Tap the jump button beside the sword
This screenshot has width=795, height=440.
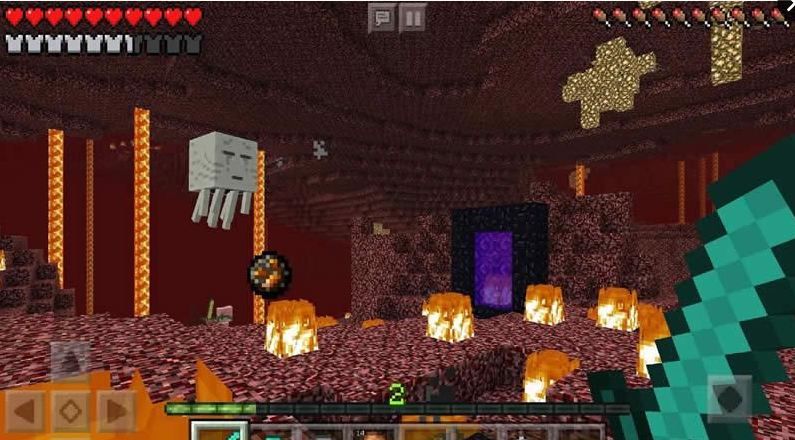(x=729, y=398)
